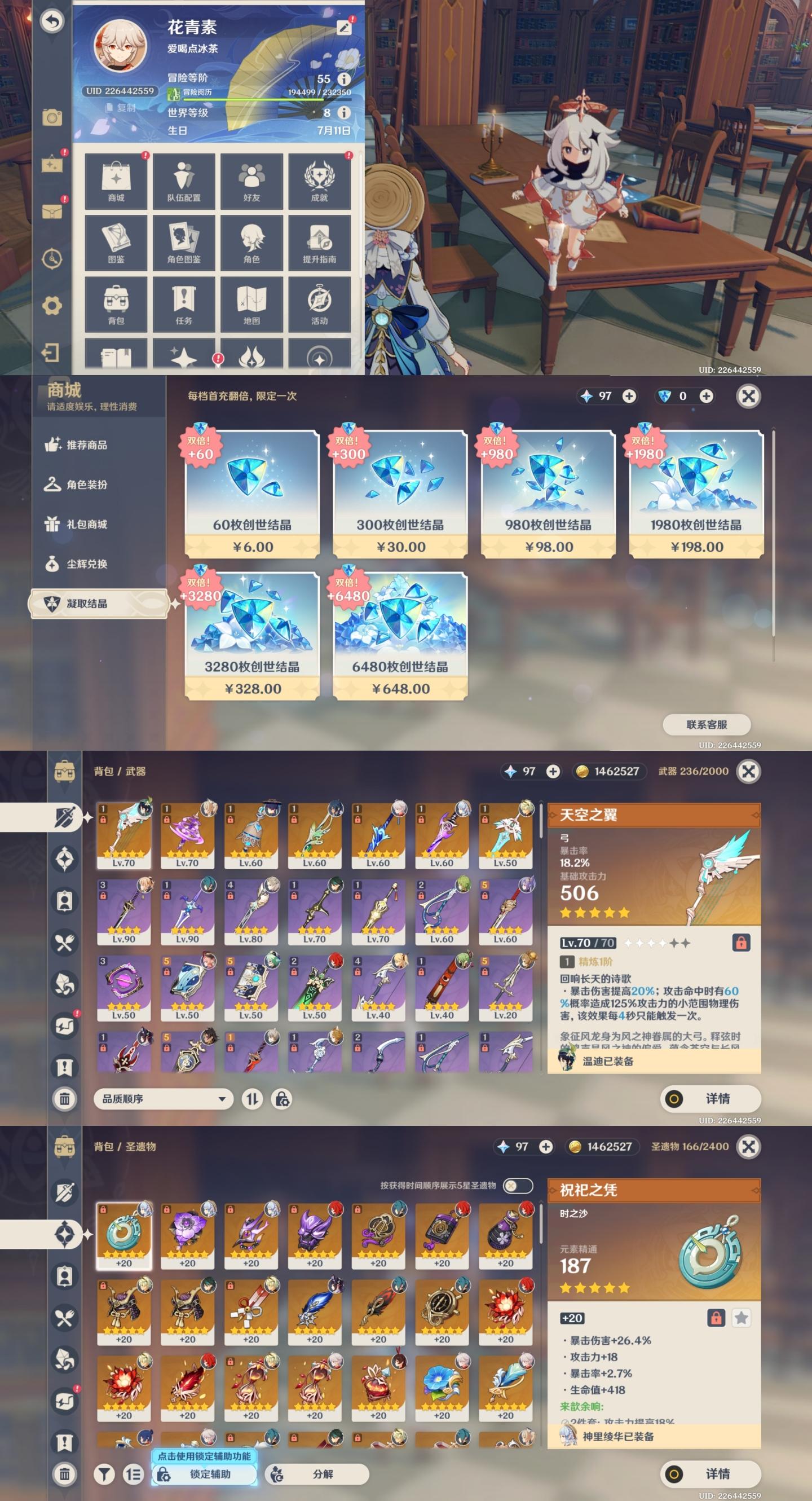Switch to the 角色装扮 shop category
Screen dimensions: 812x1501
[86, 485]
